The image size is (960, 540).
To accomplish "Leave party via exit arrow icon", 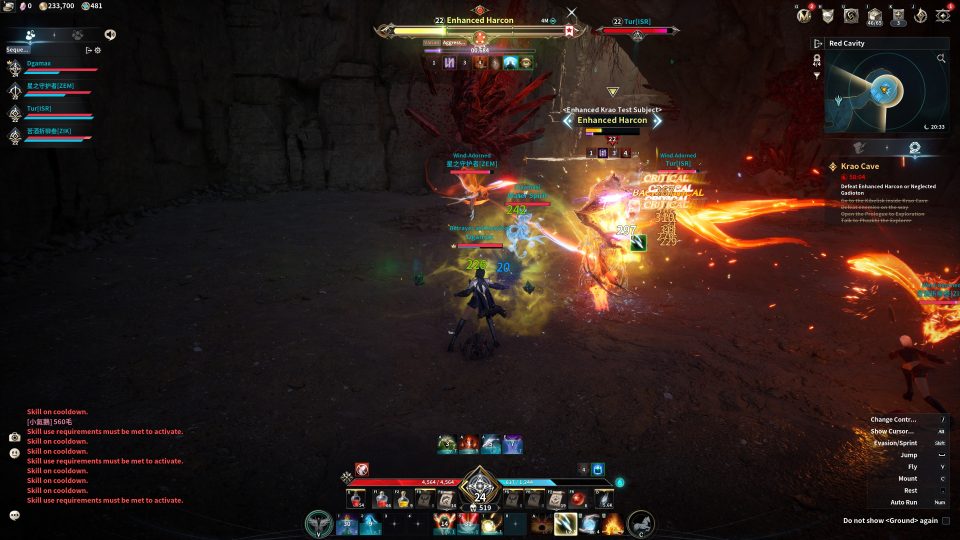I will (88, 50).
